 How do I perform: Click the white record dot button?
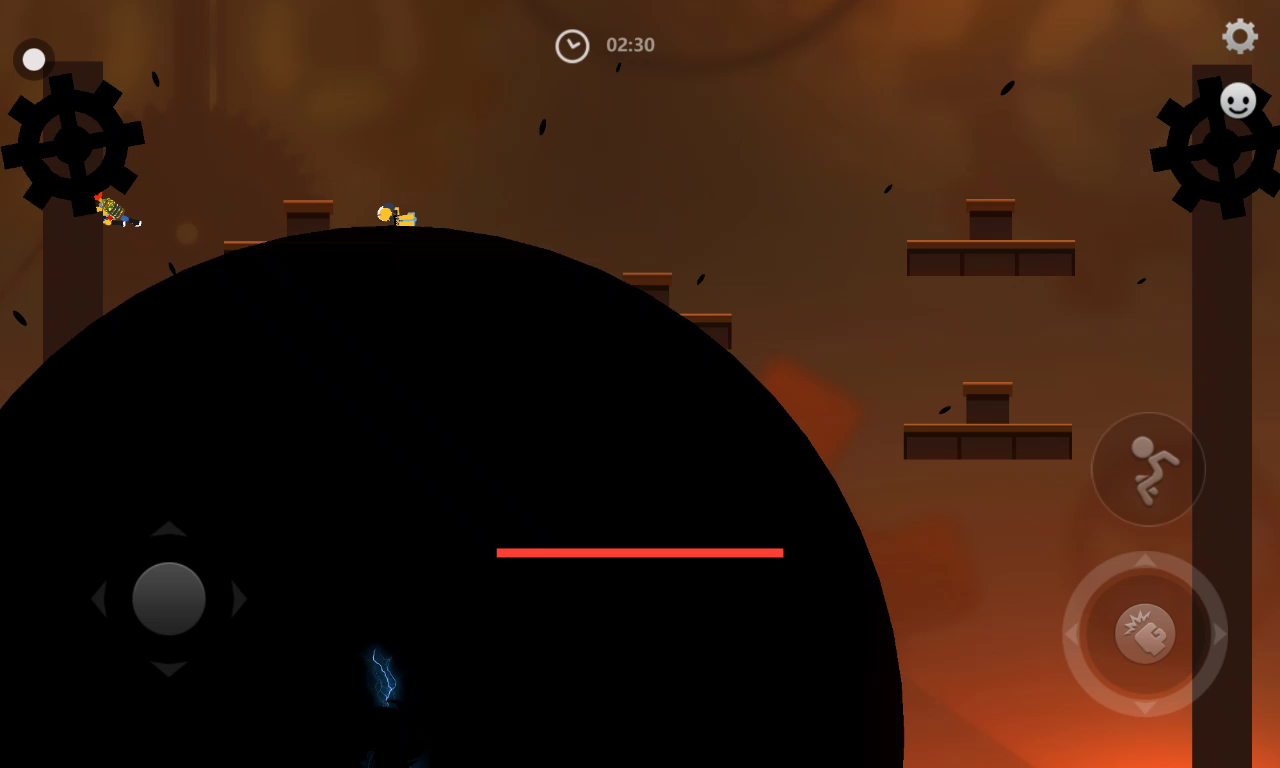(34, 60)
